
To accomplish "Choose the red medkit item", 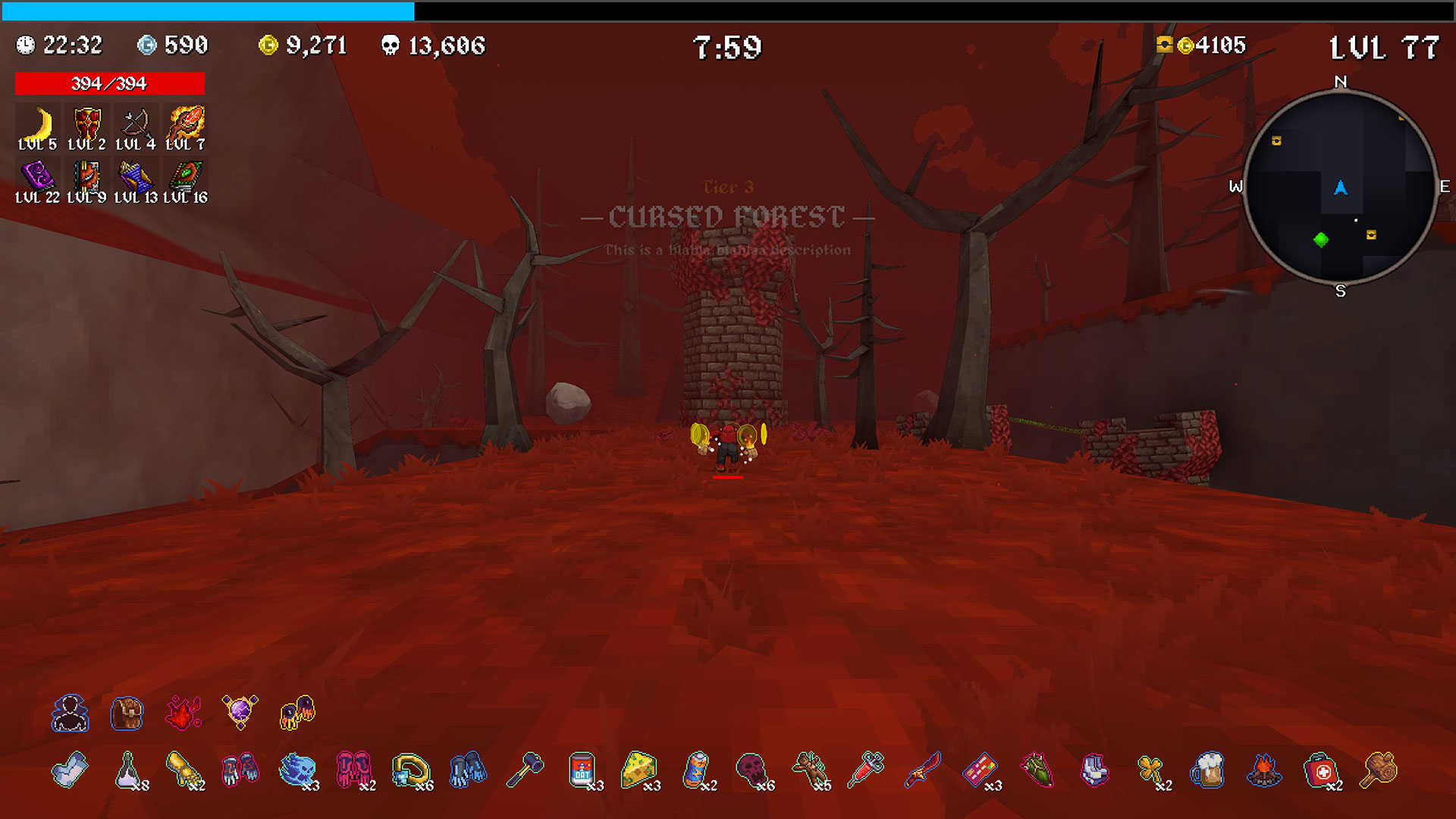I will 1321,770.
